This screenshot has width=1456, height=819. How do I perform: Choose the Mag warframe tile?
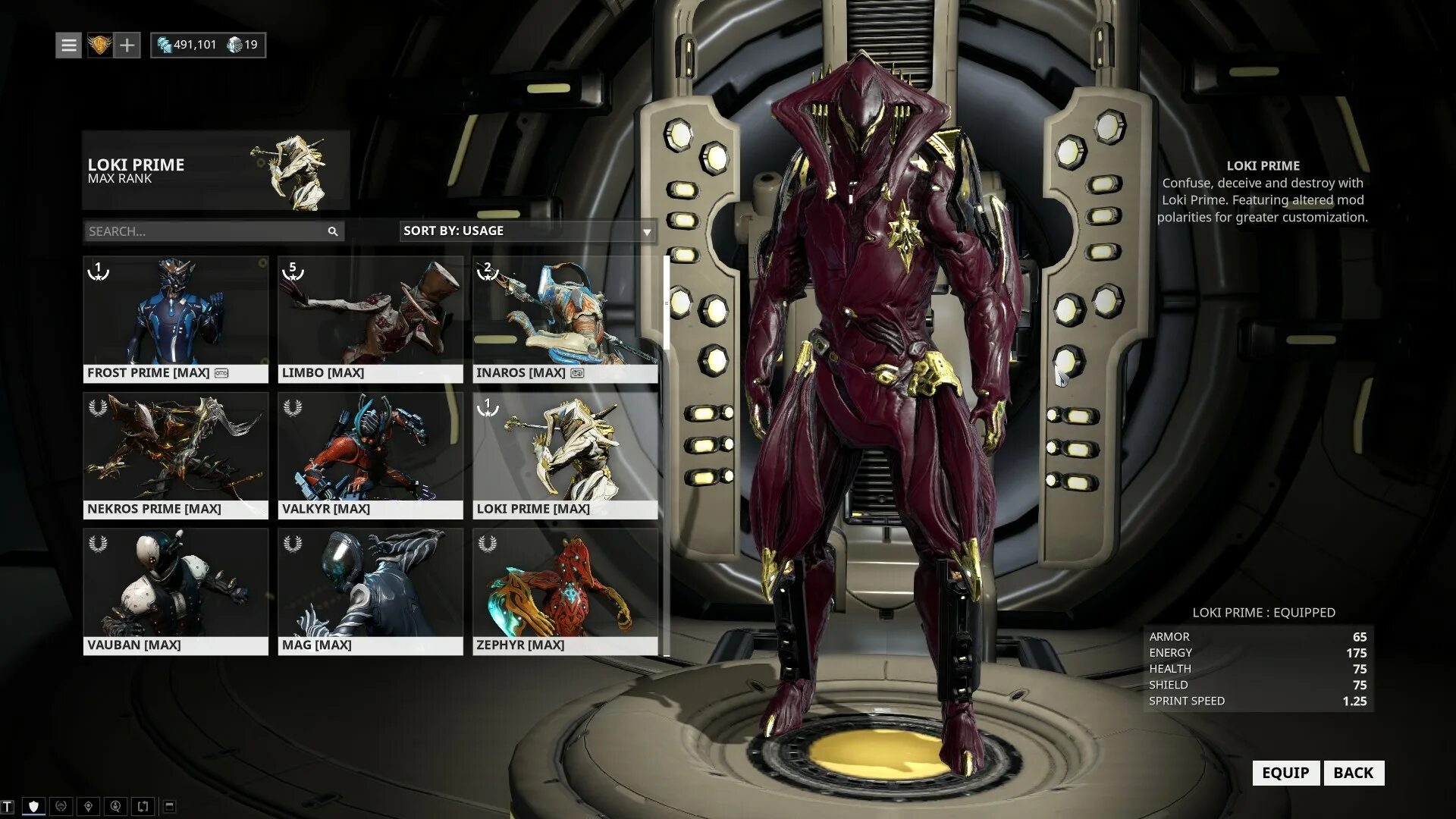pos(370,591)
